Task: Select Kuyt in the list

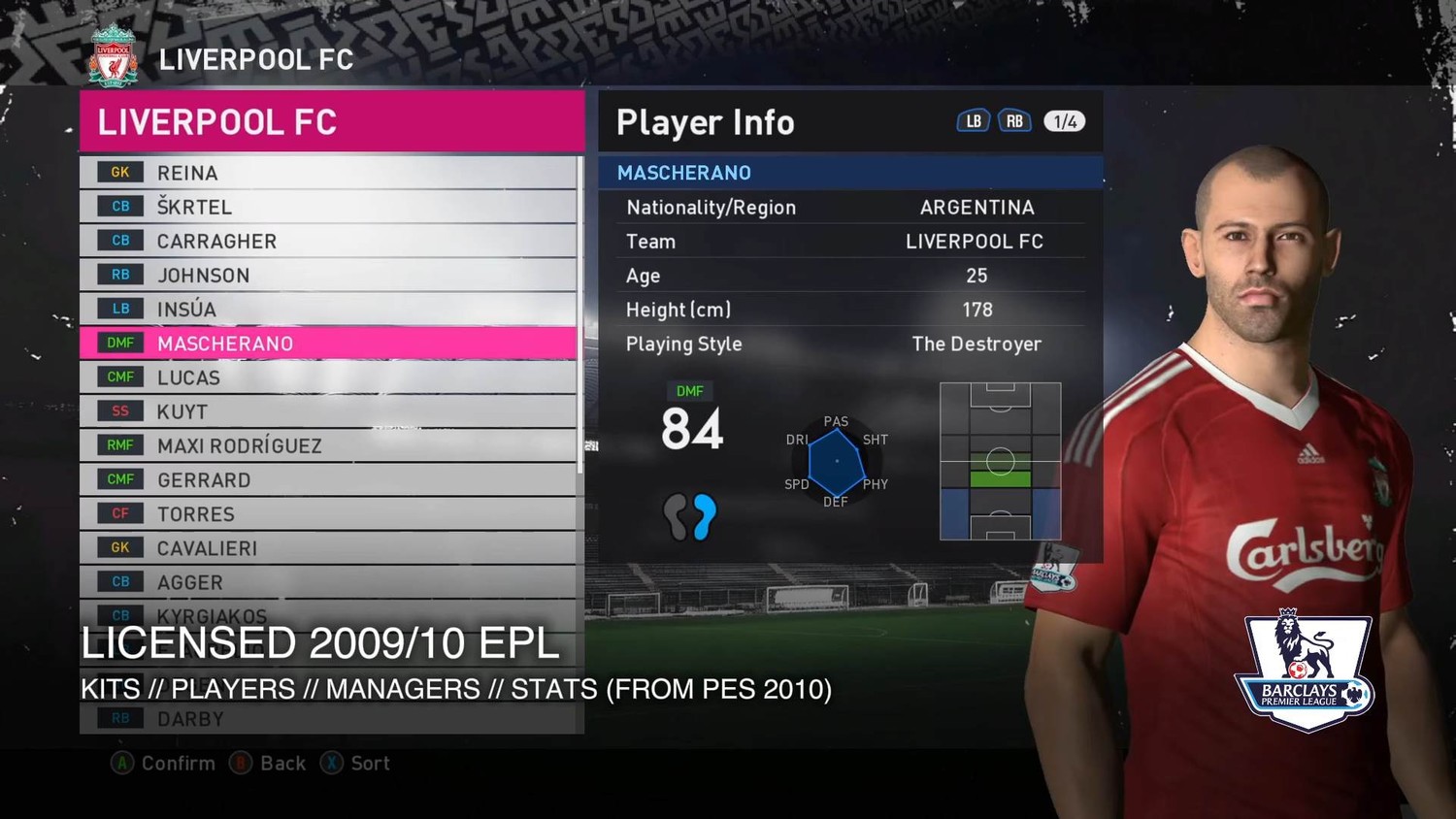Action: [x=328, y=411]
